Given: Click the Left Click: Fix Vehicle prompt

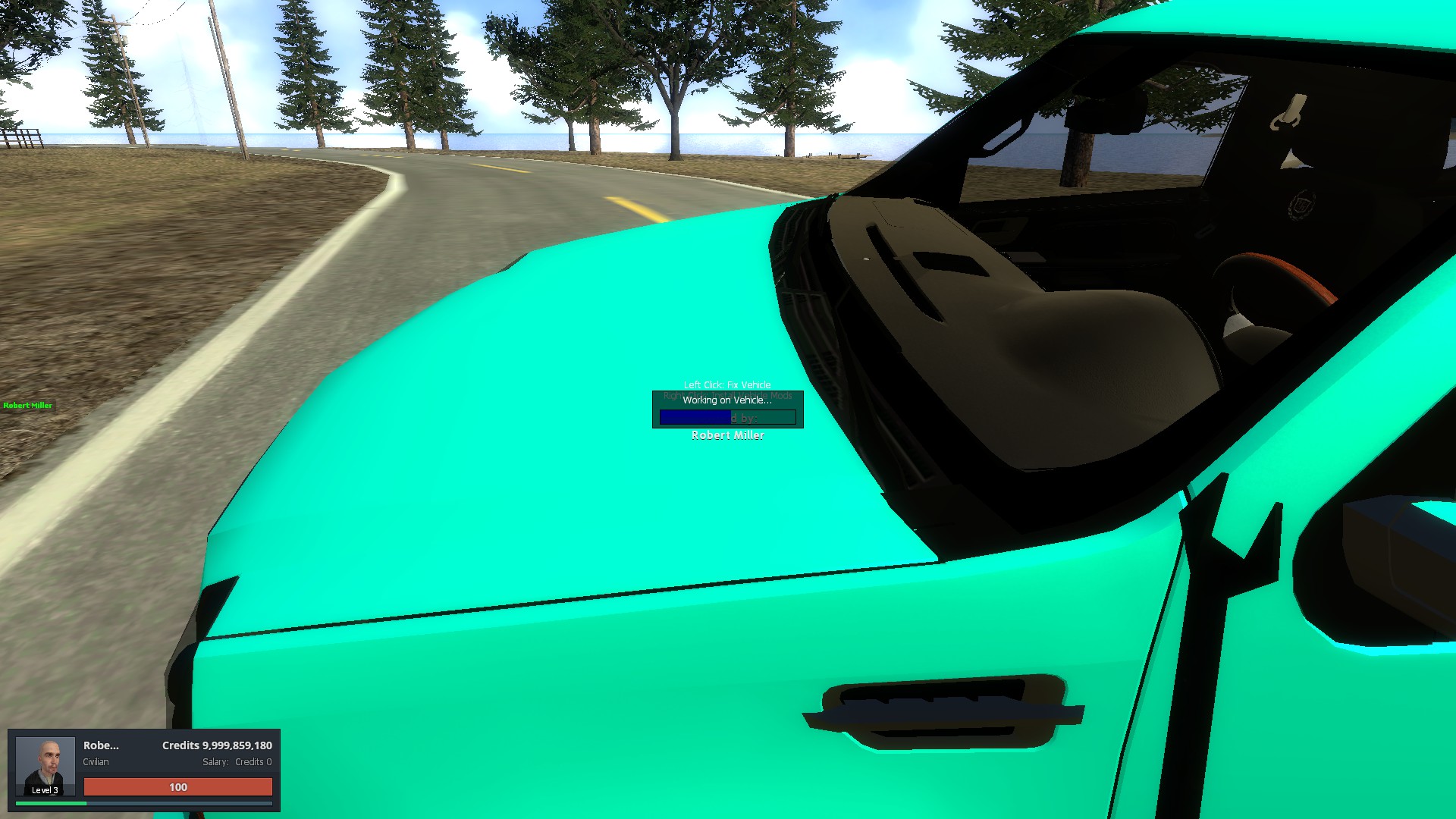Looking at the screenshot, I should click(726, 384).
